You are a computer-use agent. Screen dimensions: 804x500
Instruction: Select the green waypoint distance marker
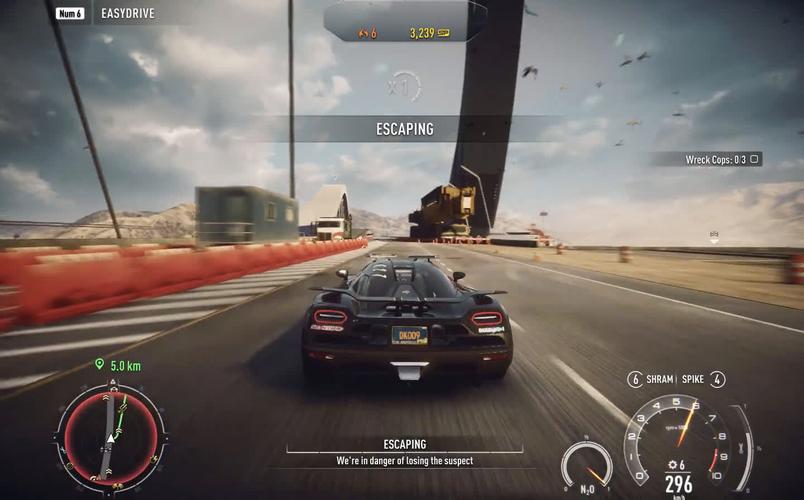pyautogui.click(x=118, y=366)
